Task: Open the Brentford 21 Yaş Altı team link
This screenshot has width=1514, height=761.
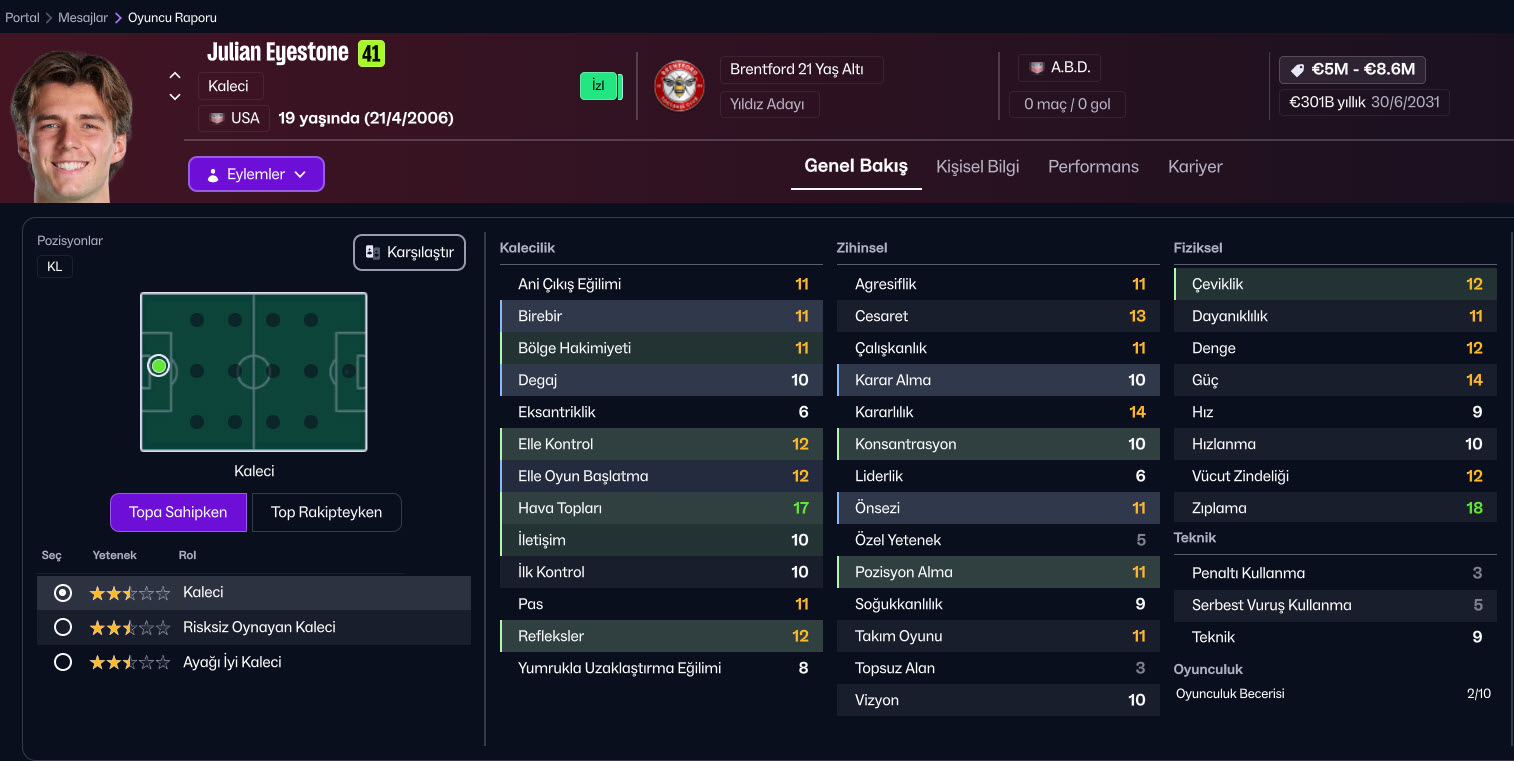Action: pos(801,70)
